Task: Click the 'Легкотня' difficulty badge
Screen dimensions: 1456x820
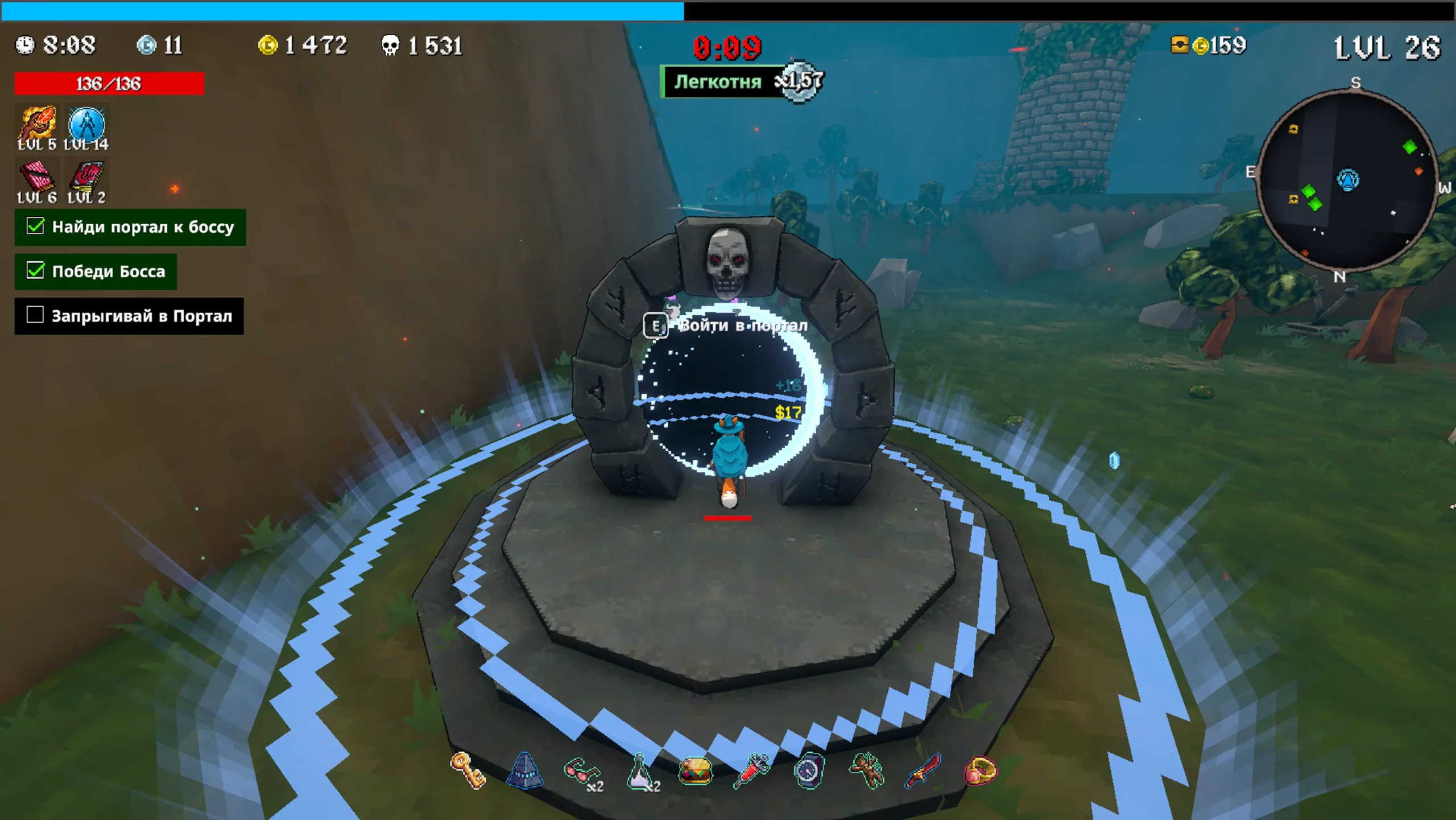Action: coord(719,82)
